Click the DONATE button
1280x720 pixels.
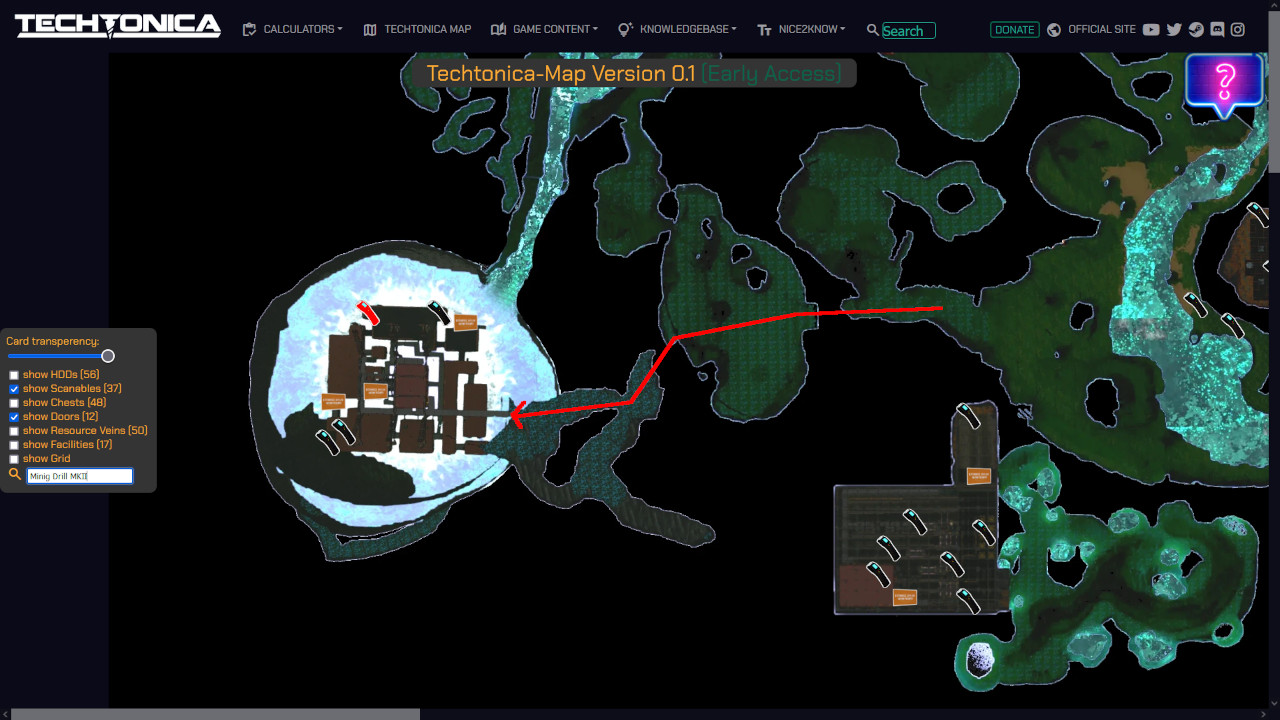click(1014, 30)
